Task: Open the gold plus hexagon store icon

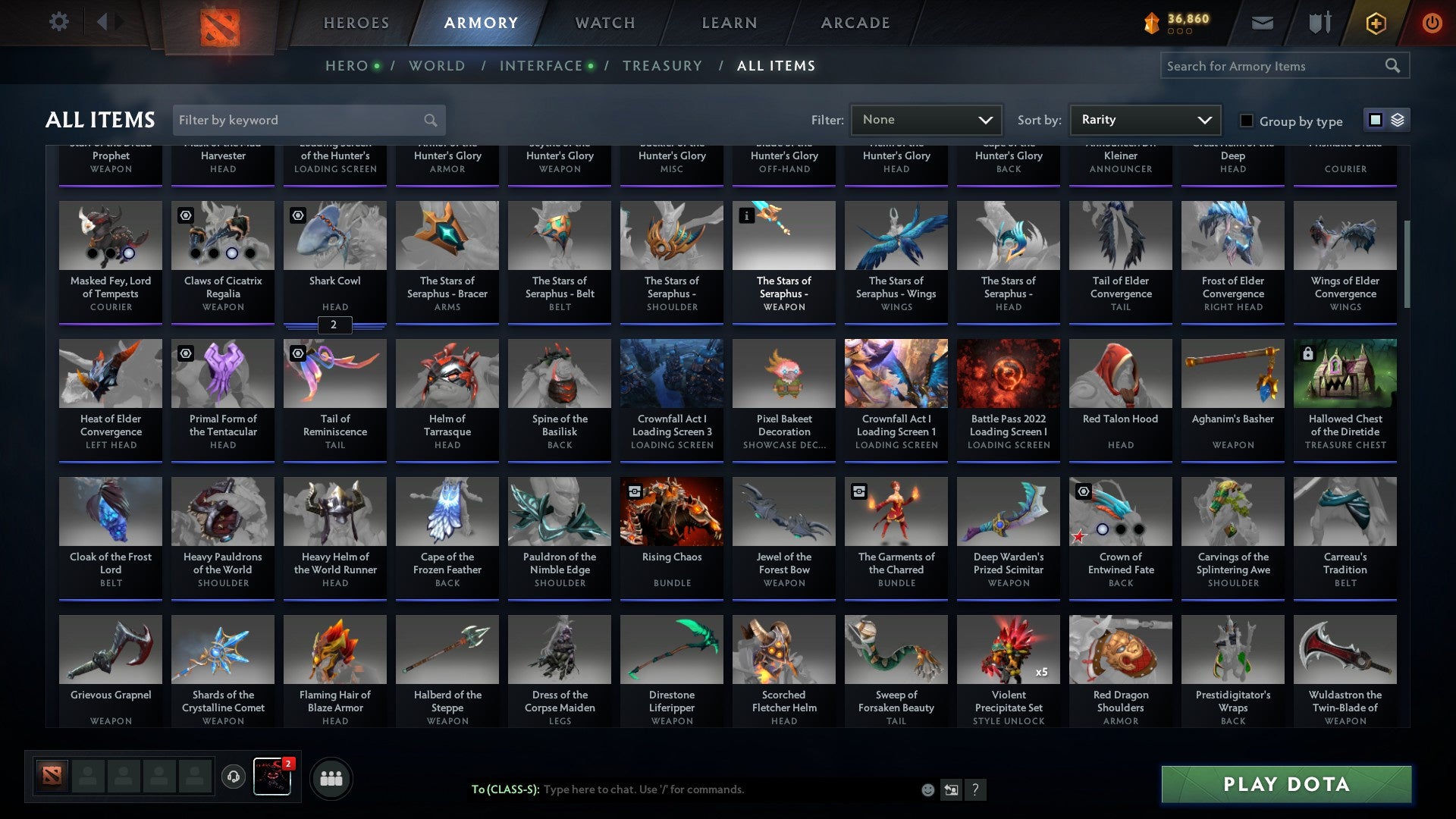Action: coord(1375,23)
